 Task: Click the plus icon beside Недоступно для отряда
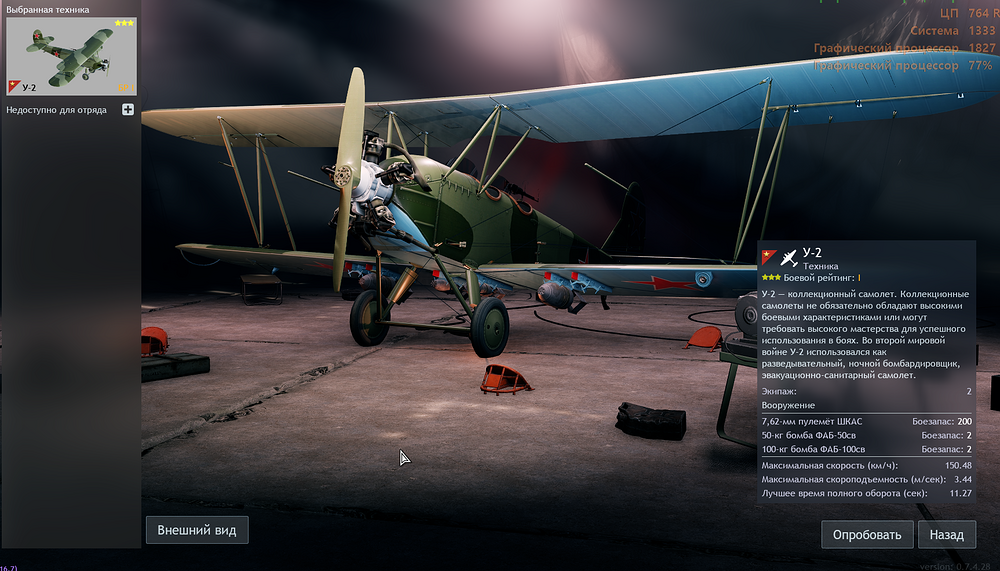point(128,109)
